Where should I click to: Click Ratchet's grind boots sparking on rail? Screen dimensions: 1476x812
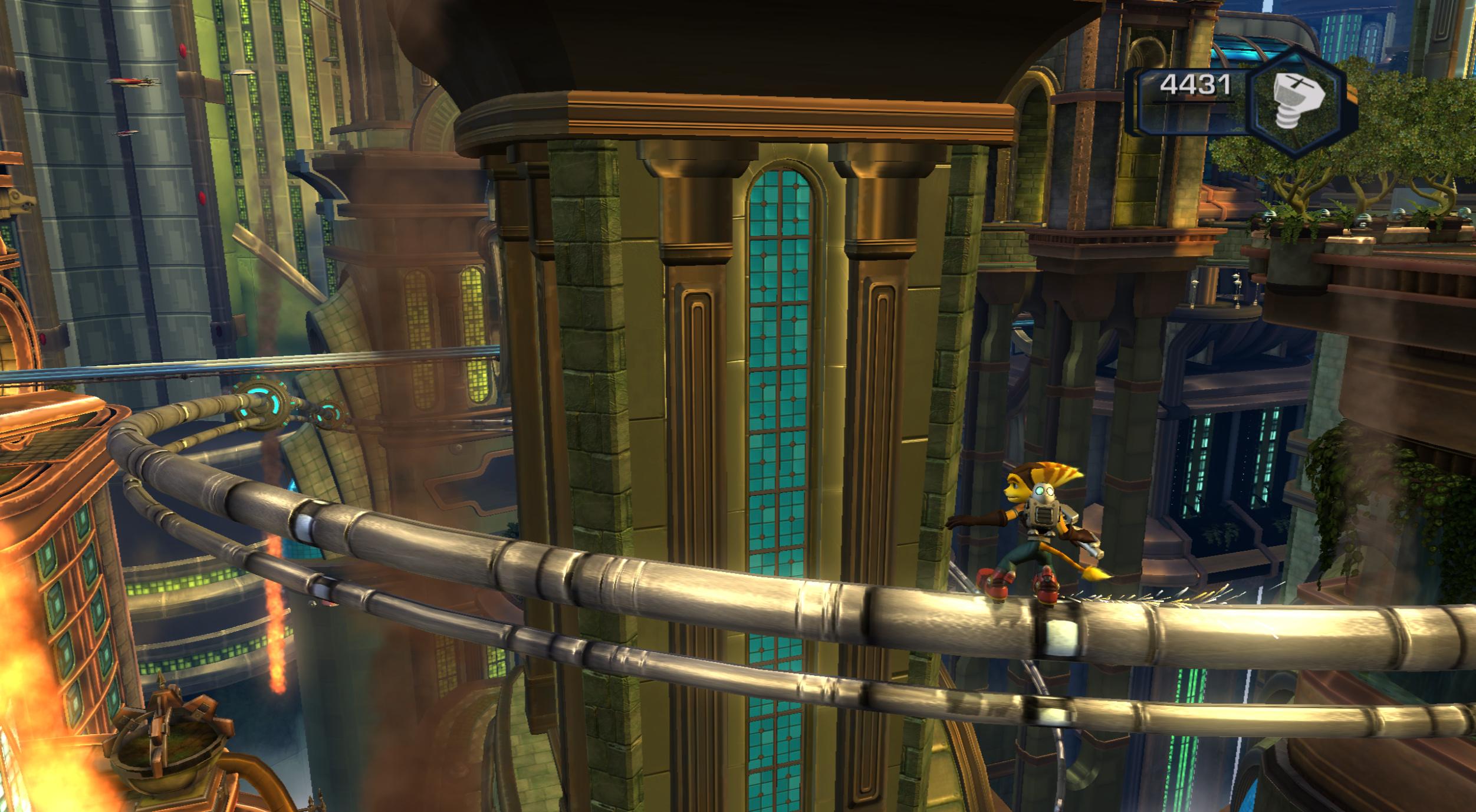coord(1047,590)
